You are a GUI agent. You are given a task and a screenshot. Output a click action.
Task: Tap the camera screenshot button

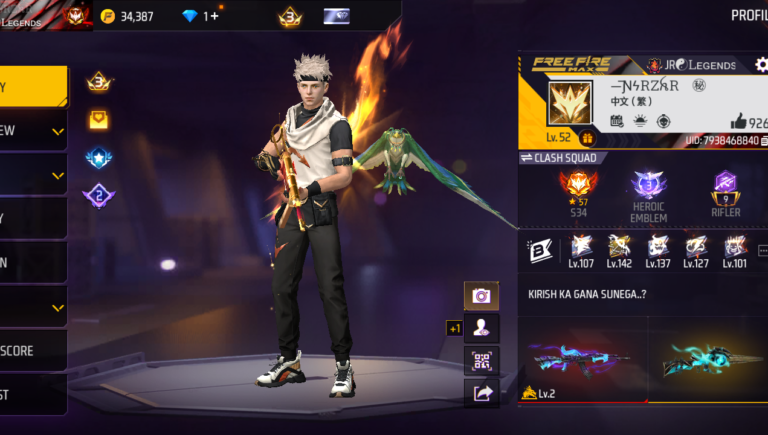[x=481, y=296]
